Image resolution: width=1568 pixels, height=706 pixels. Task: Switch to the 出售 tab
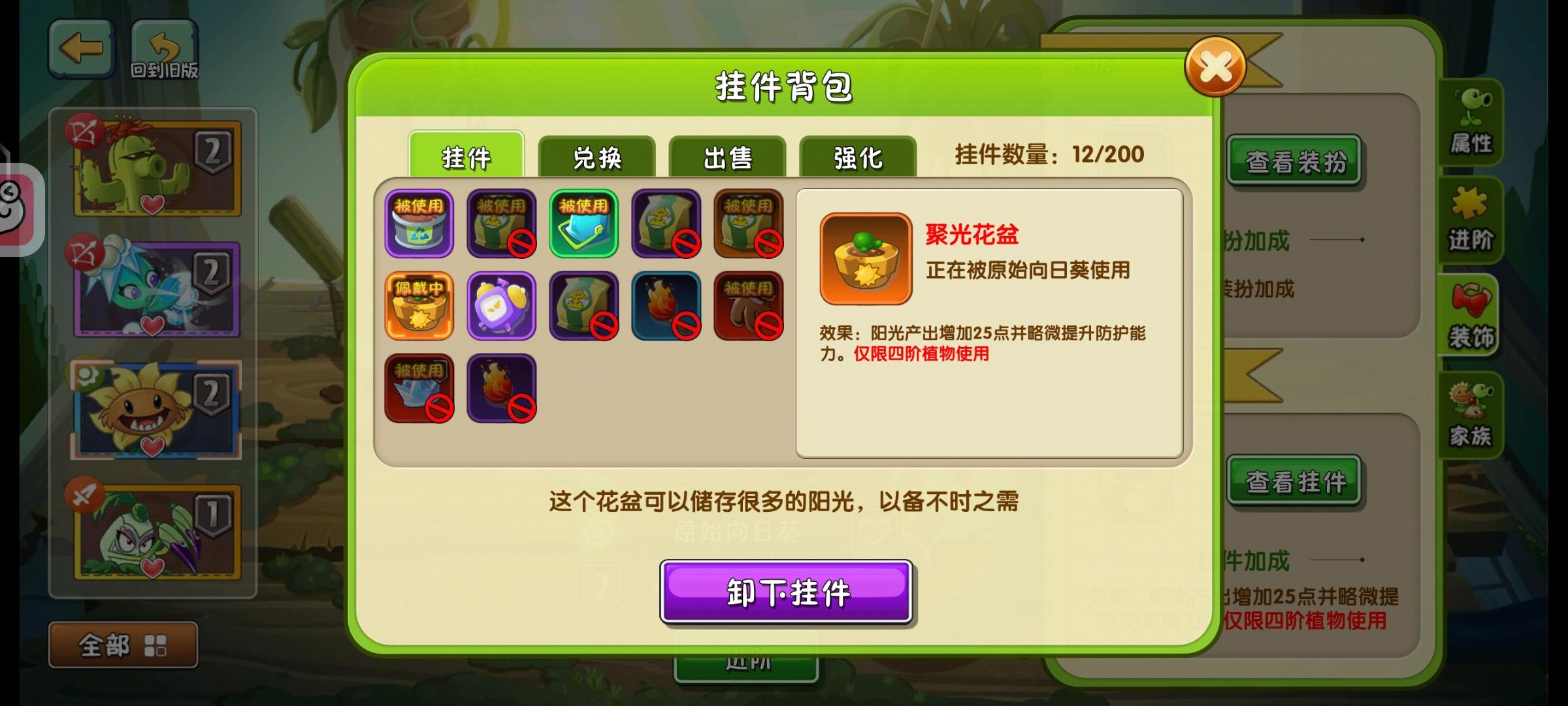pos(727,156)
